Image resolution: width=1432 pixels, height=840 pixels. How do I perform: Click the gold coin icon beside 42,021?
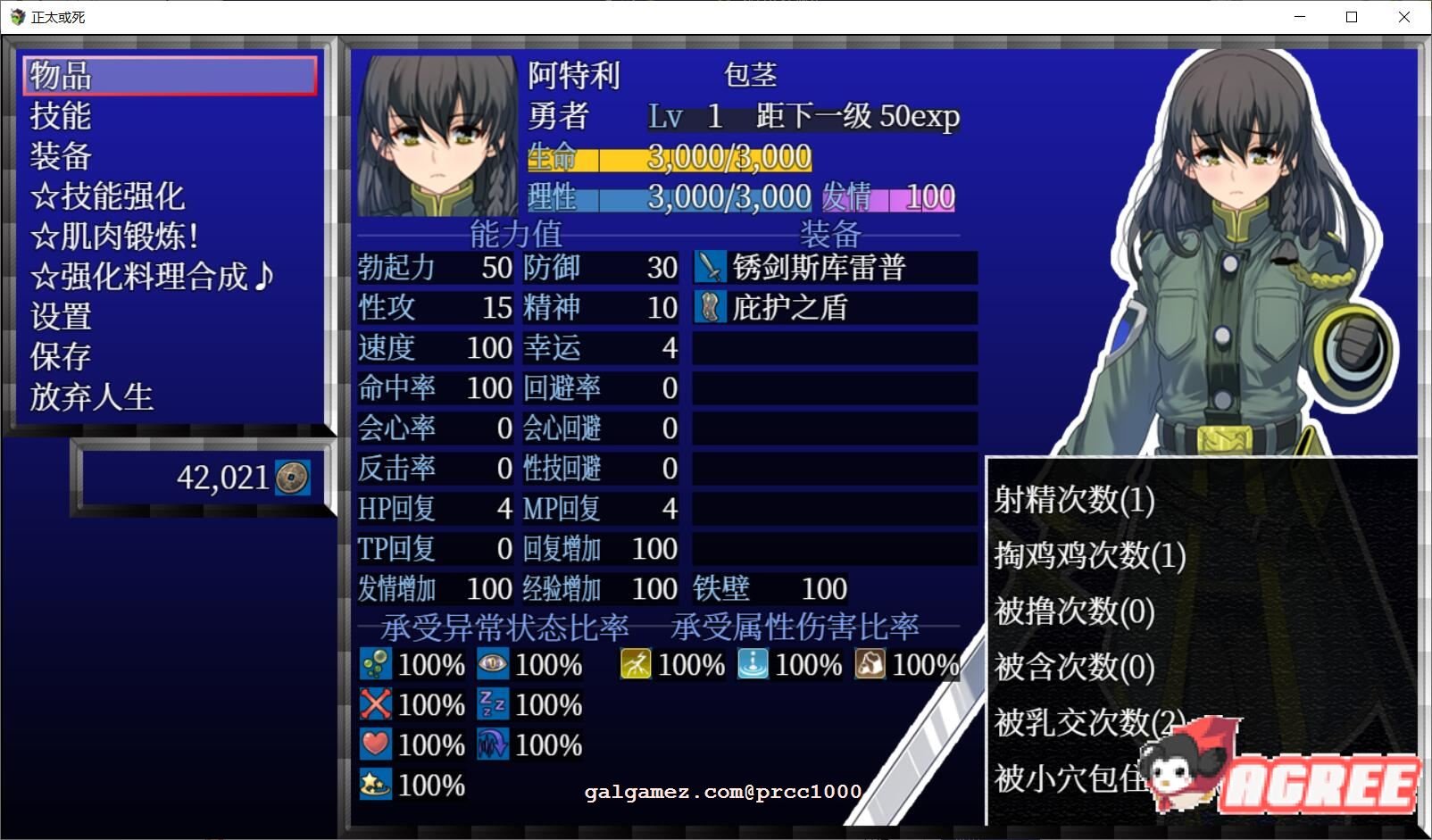coord(295,478)
